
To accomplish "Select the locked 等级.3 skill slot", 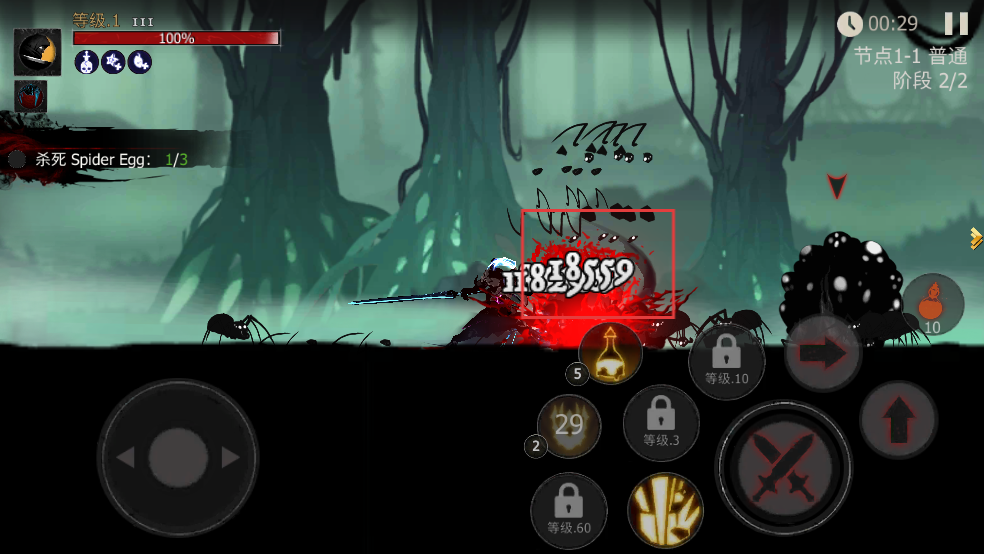I will 661,422.
